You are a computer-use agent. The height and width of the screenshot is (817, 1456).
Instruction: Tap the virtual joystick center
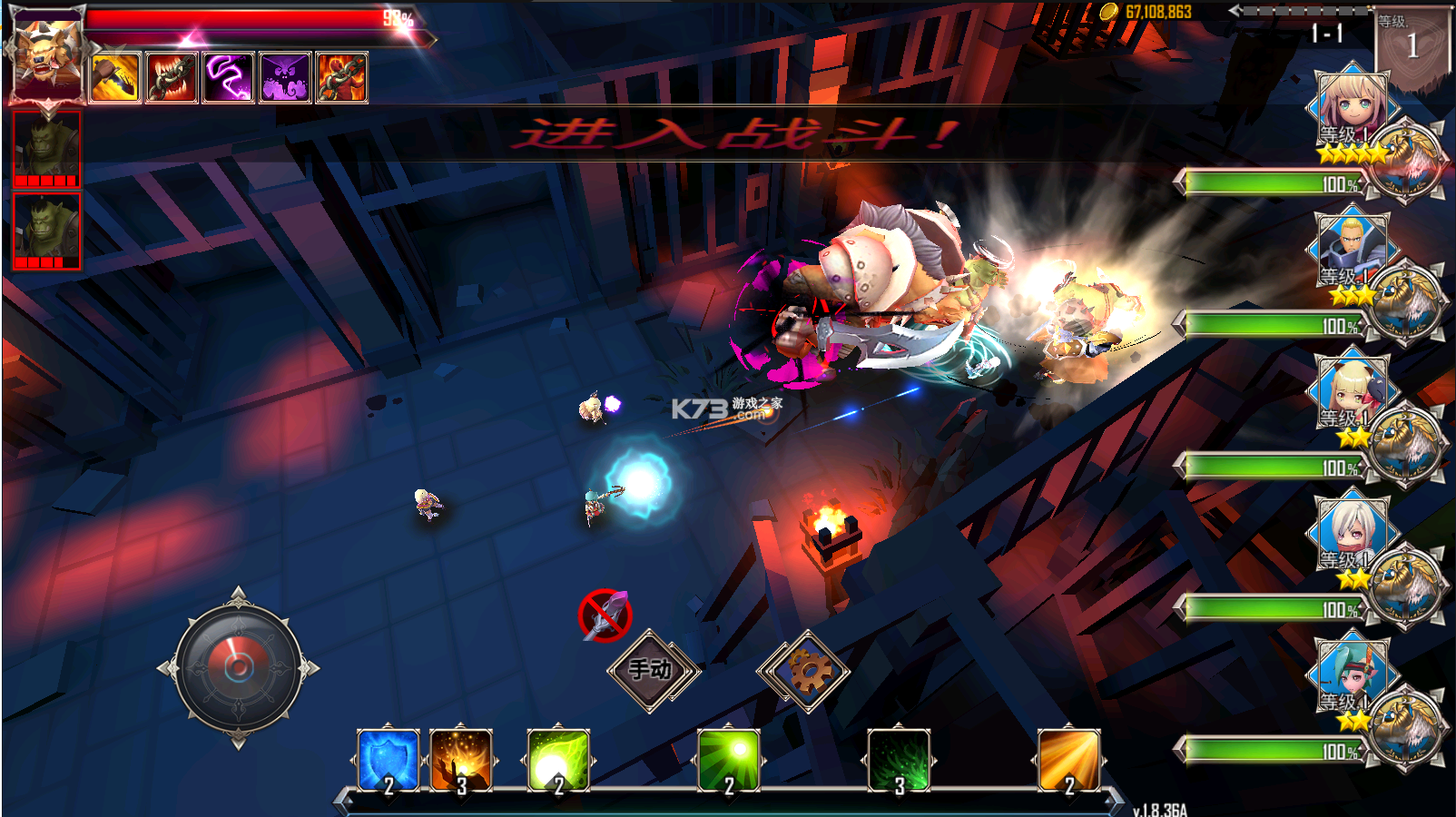238,668
